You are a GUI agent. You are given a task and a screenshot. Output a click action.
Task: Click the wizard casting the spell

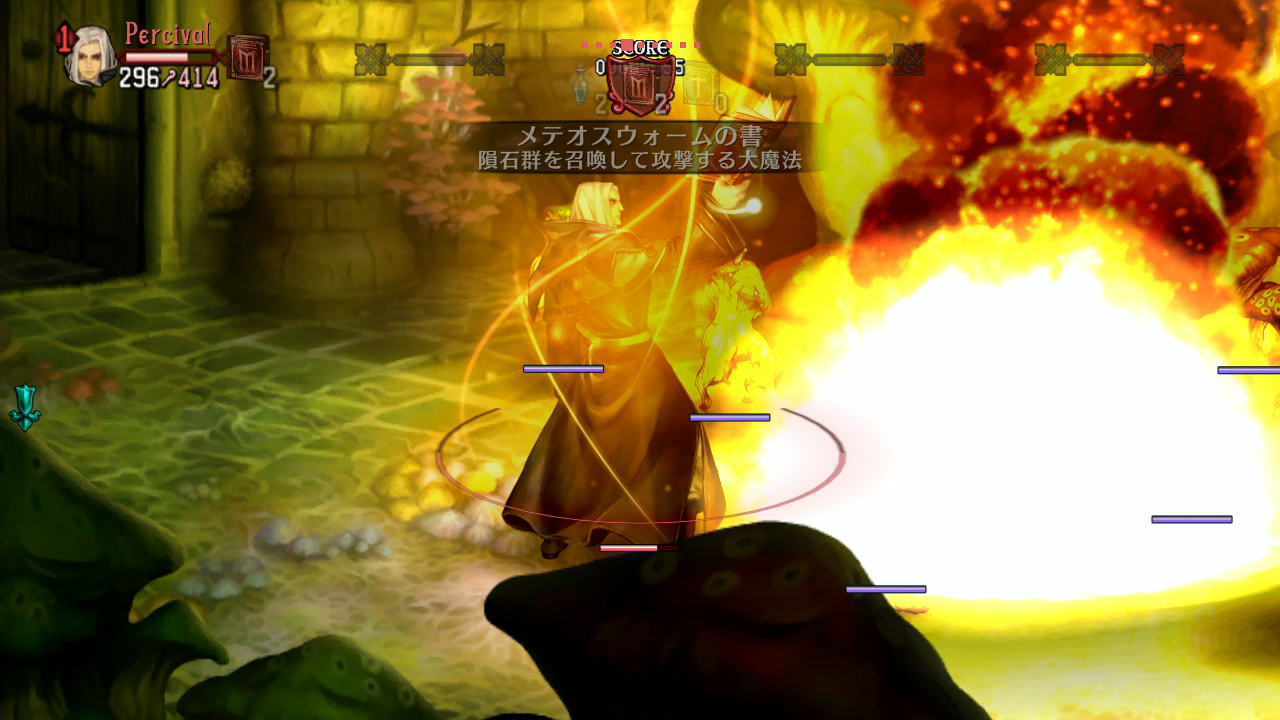600,350
